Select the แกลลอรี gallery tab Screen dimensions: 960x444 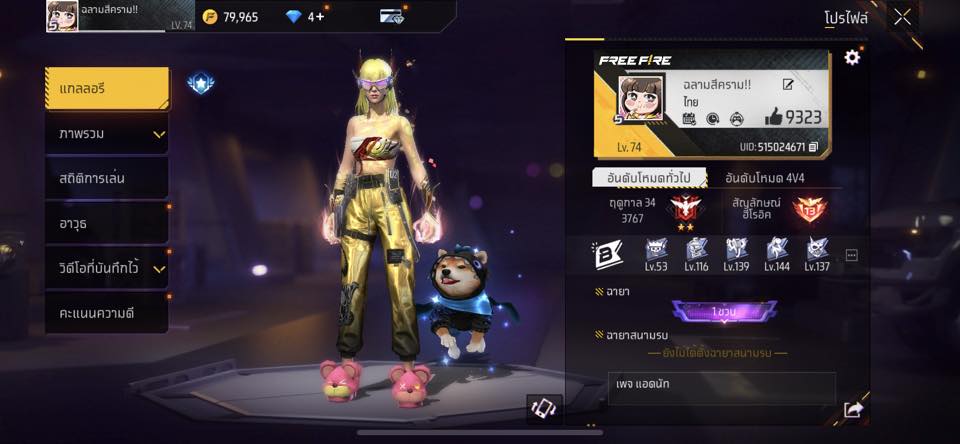[x=106, y=88]
